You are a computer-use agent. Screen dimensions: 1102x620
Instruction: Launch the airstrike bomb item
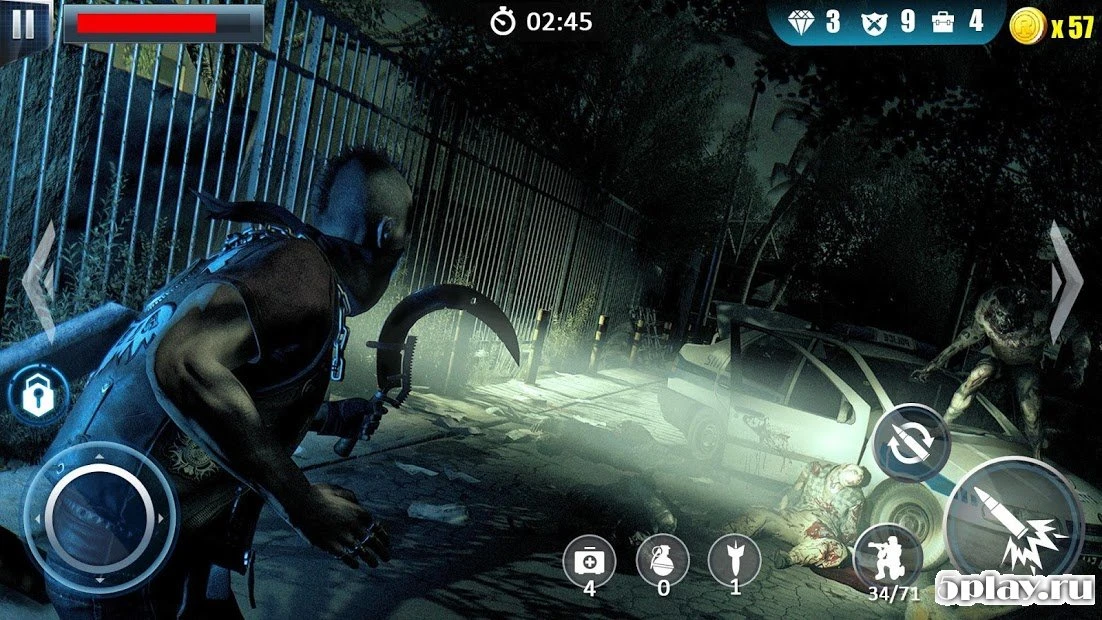point(734,559)
